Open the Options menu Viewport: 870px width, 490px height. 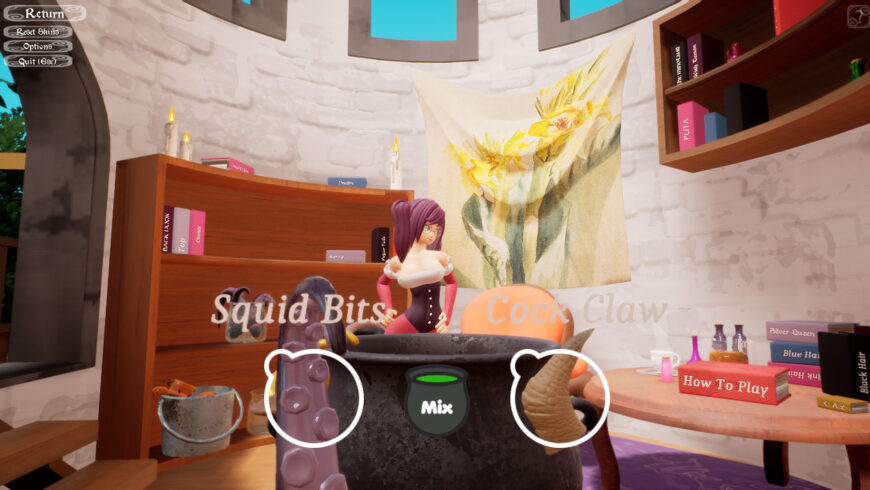point(38,46)
